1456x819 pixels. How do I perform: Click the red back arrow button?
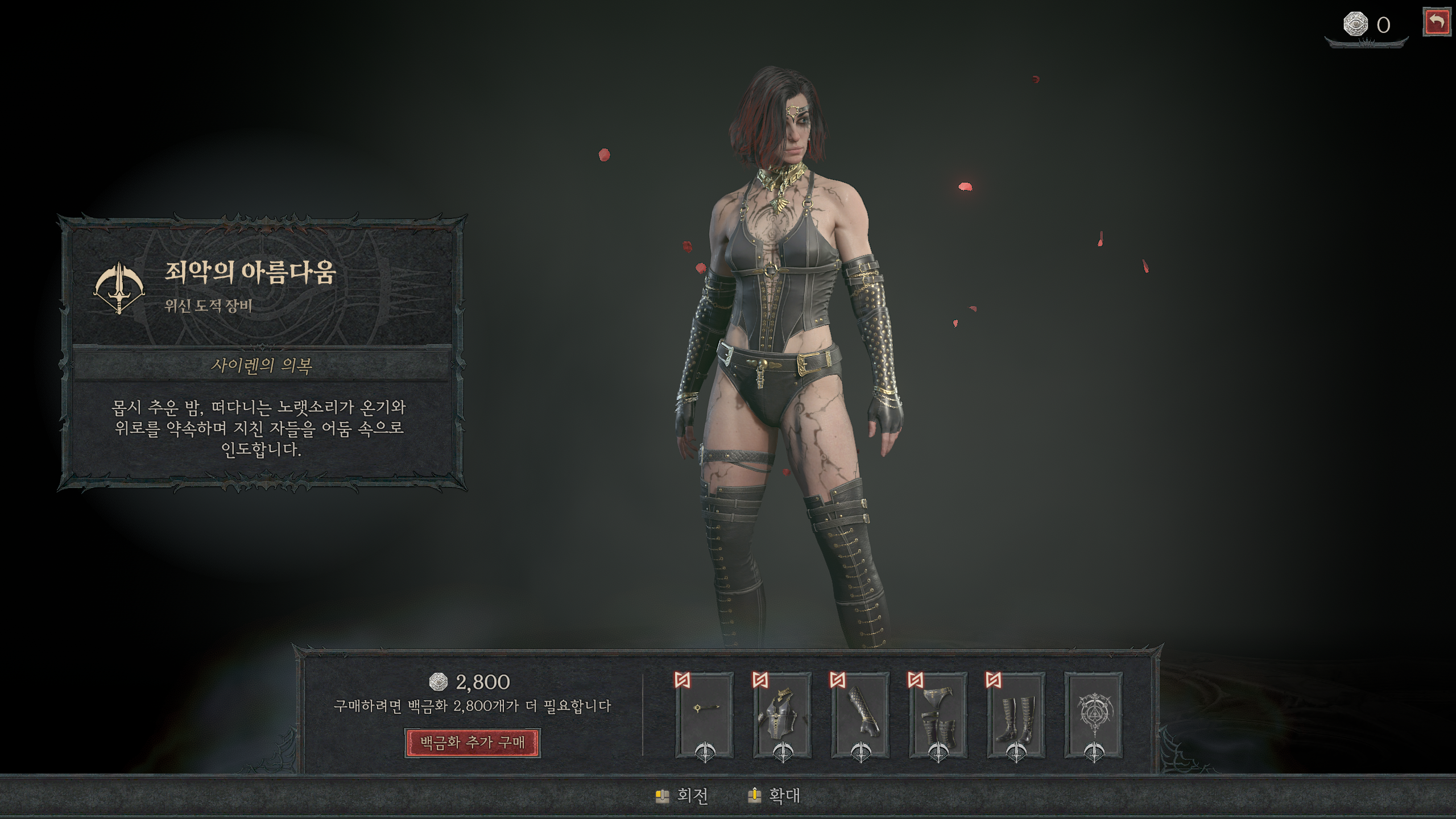pos(1436,23)
